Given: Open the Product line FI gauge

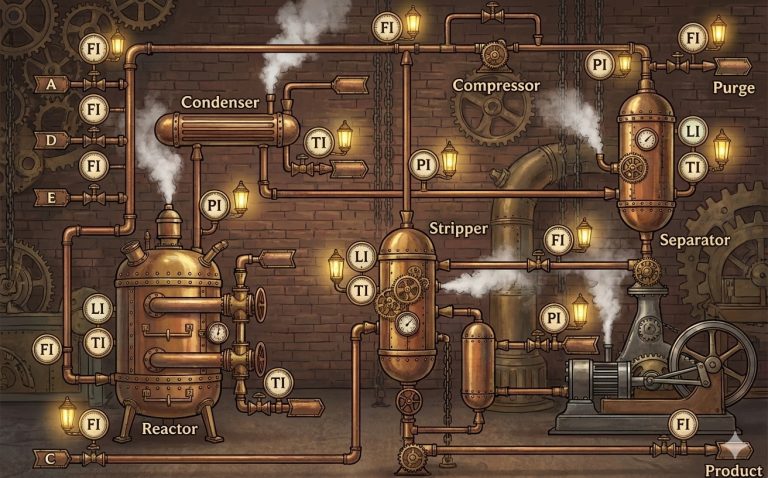Looking at the screenshot, I should click(x=684, y=425).
